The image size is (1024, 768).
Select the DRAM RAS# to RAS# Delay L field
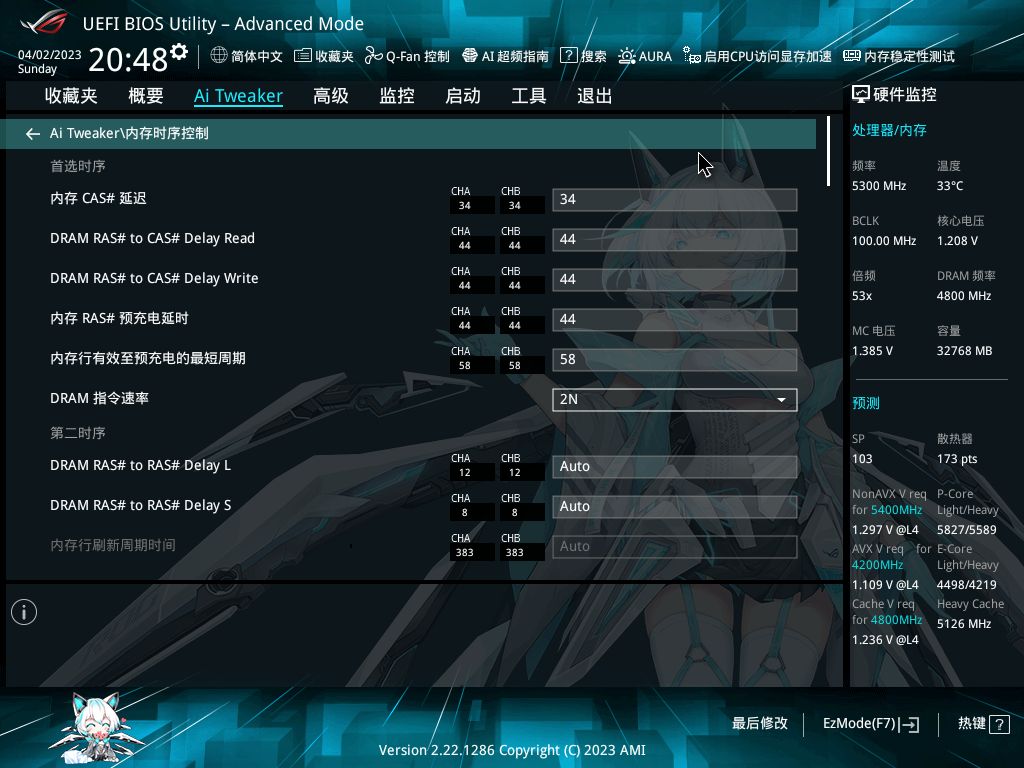pyautogui.click(x=674, y=466)
